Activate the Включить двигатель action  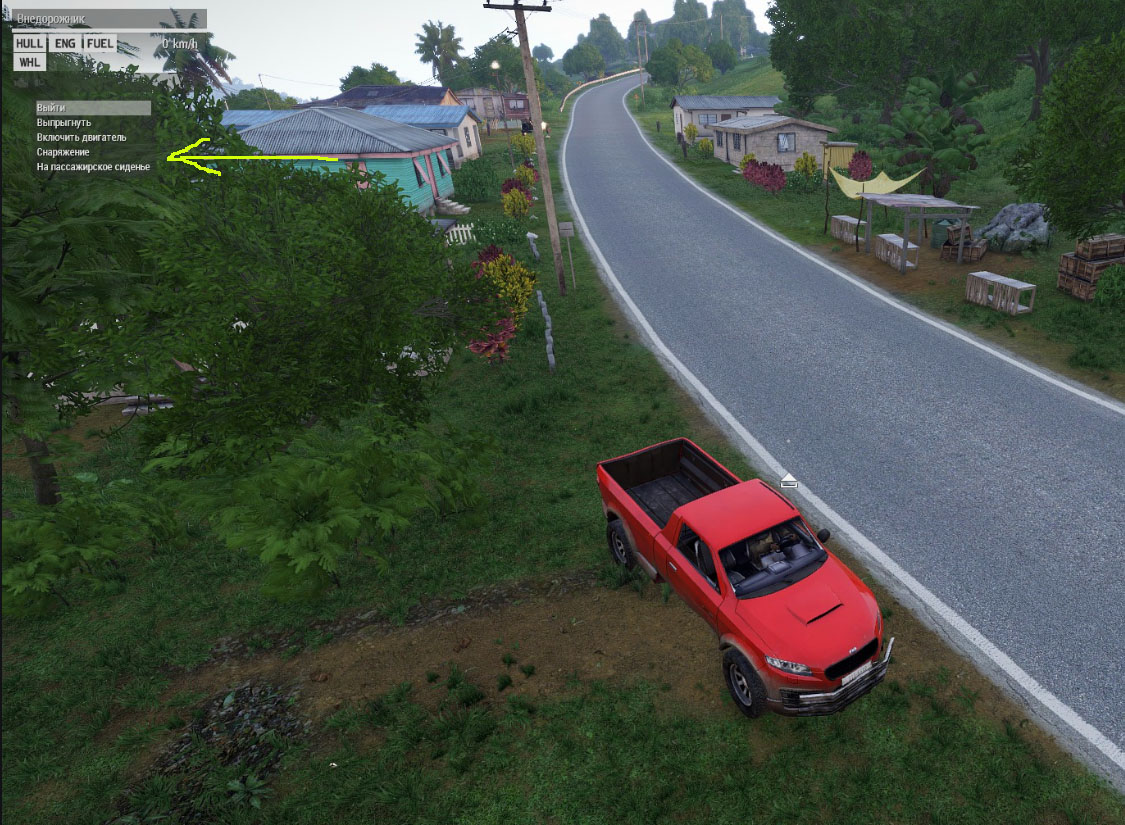pyautogui.click(x=81, y=137)
